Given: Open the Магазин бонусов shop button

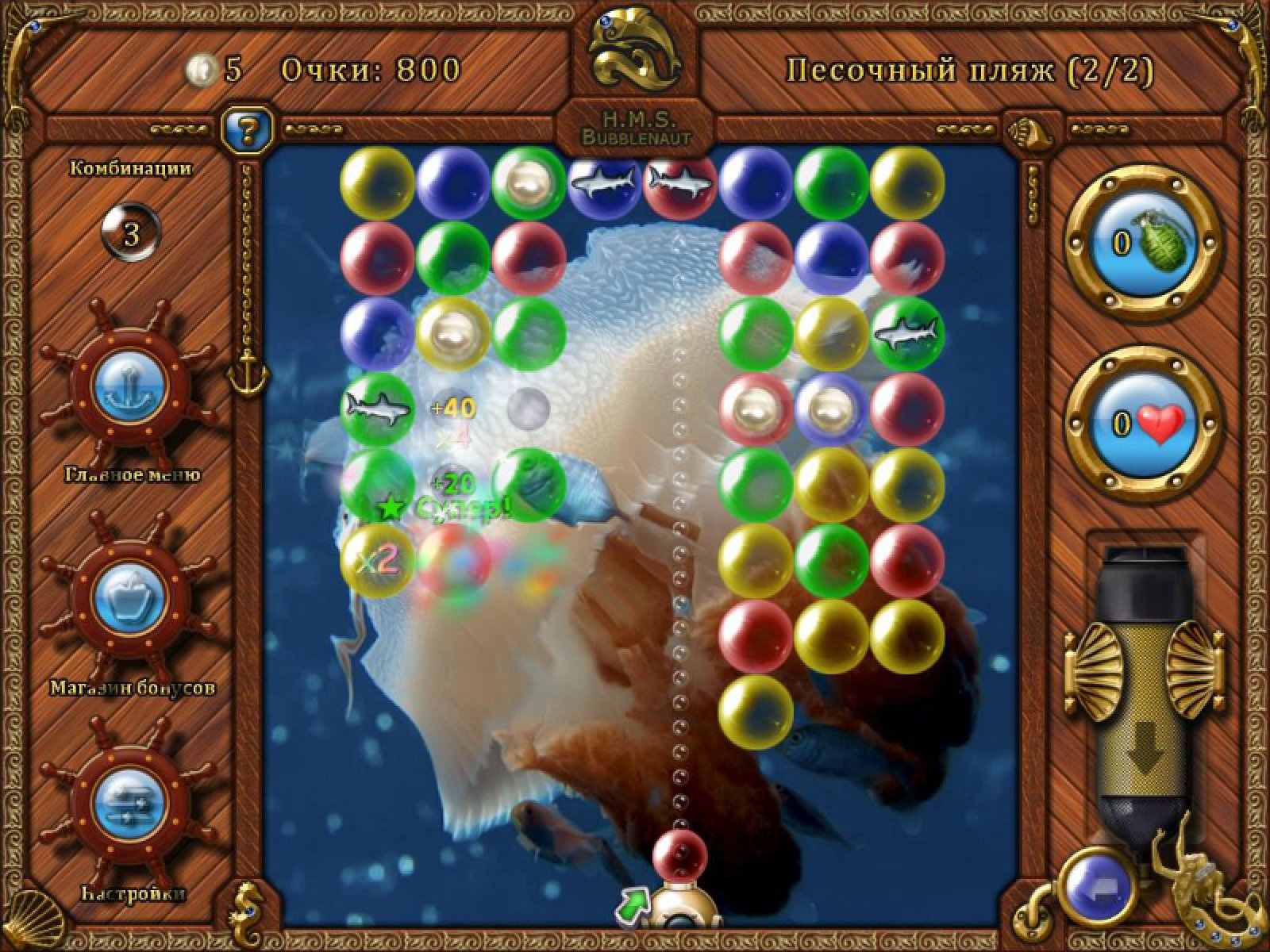Looking at the screenshot, I should [129, 597].
